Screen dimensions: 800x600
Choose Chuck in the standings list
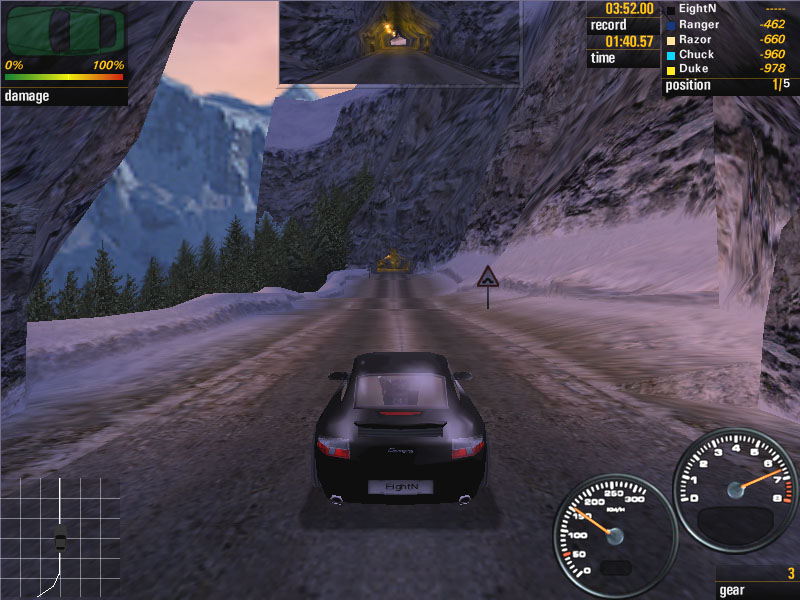[x=697, y=54]
